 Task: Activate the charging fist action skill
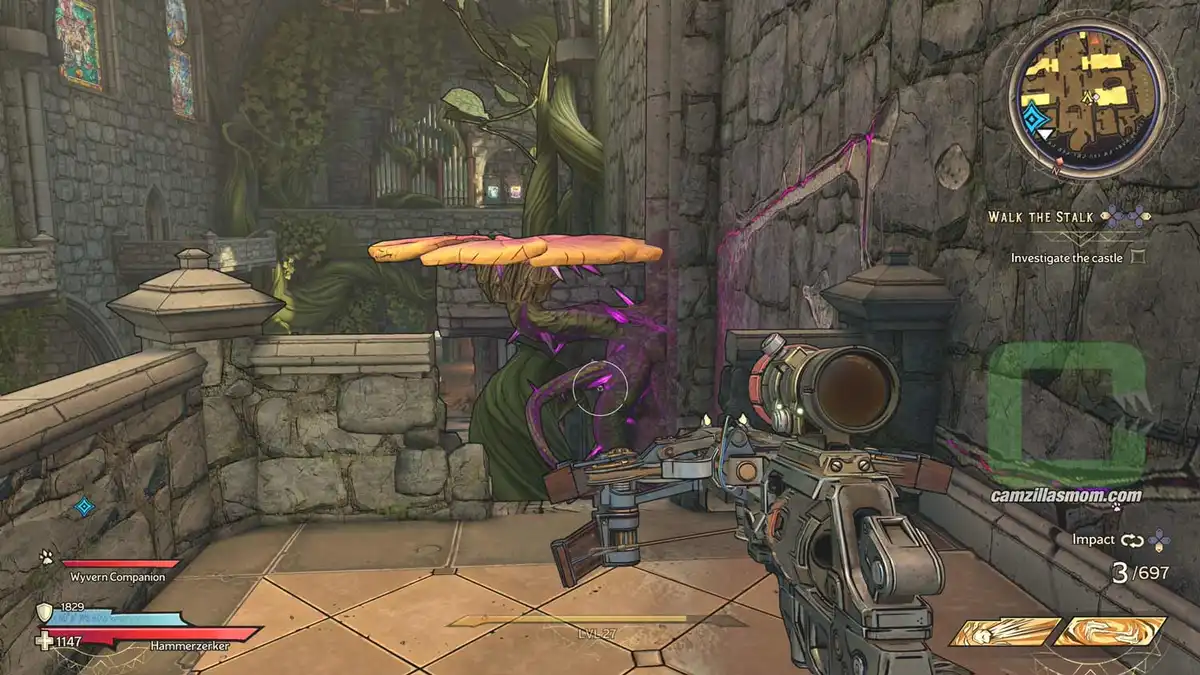(1004, 632)
